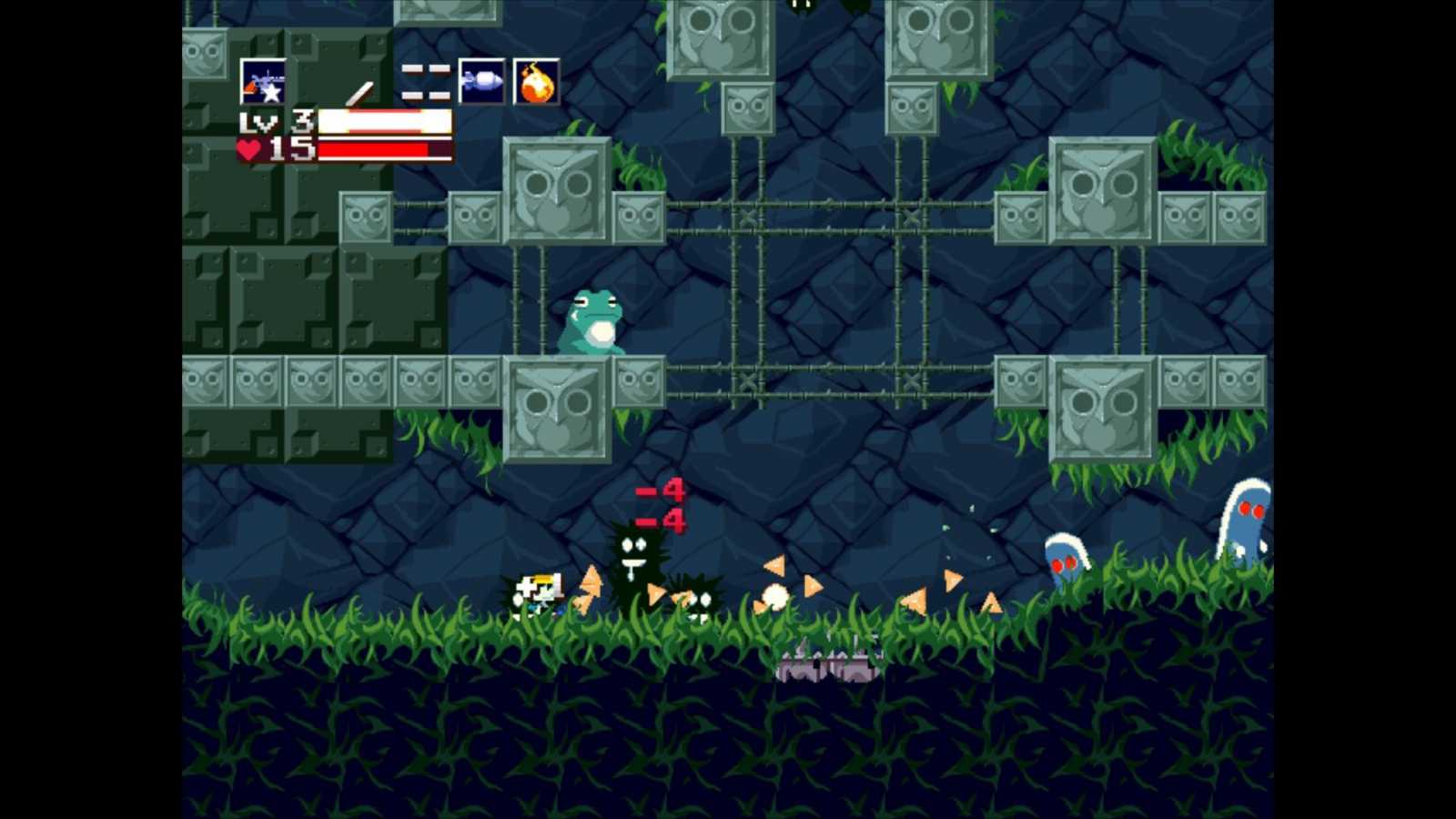Select the Fireball weapon icon
This screenshot has width=1456, height=819.
[537, 83]
